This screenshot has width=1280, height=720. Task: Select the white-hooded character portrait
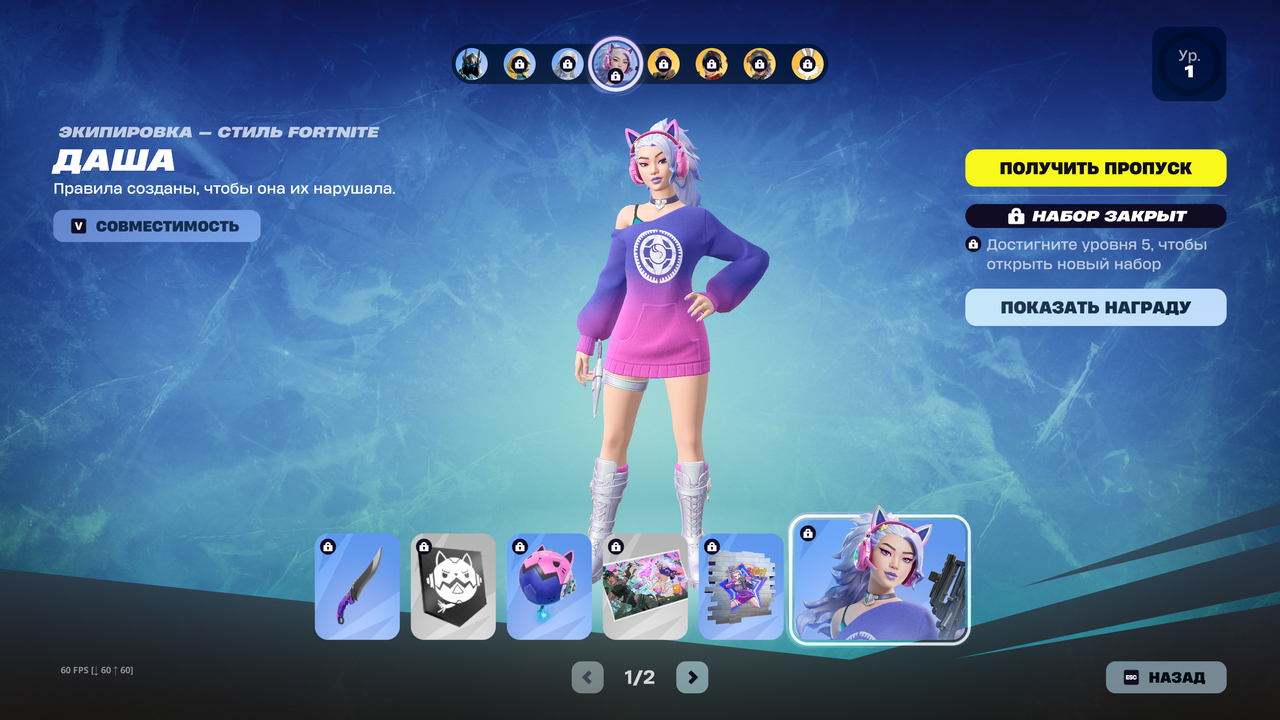point(567,64)
